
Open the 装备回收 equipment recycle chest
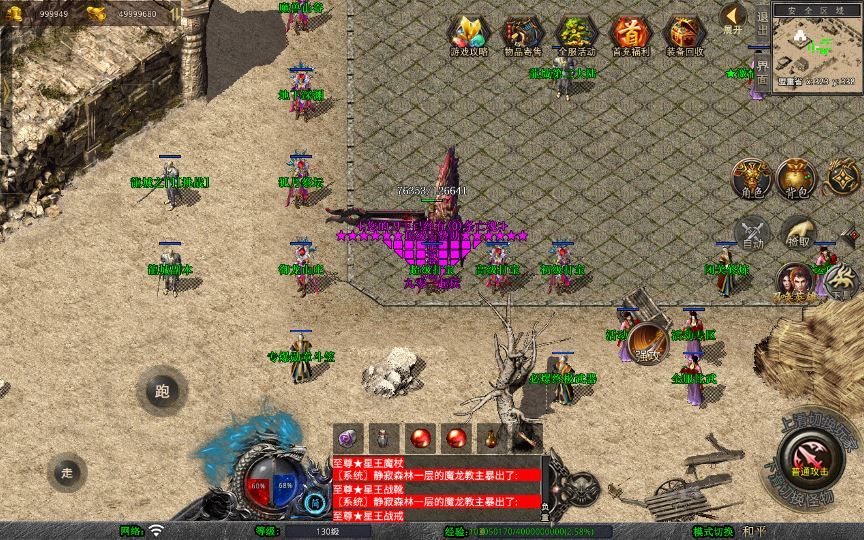pos(685,34)
